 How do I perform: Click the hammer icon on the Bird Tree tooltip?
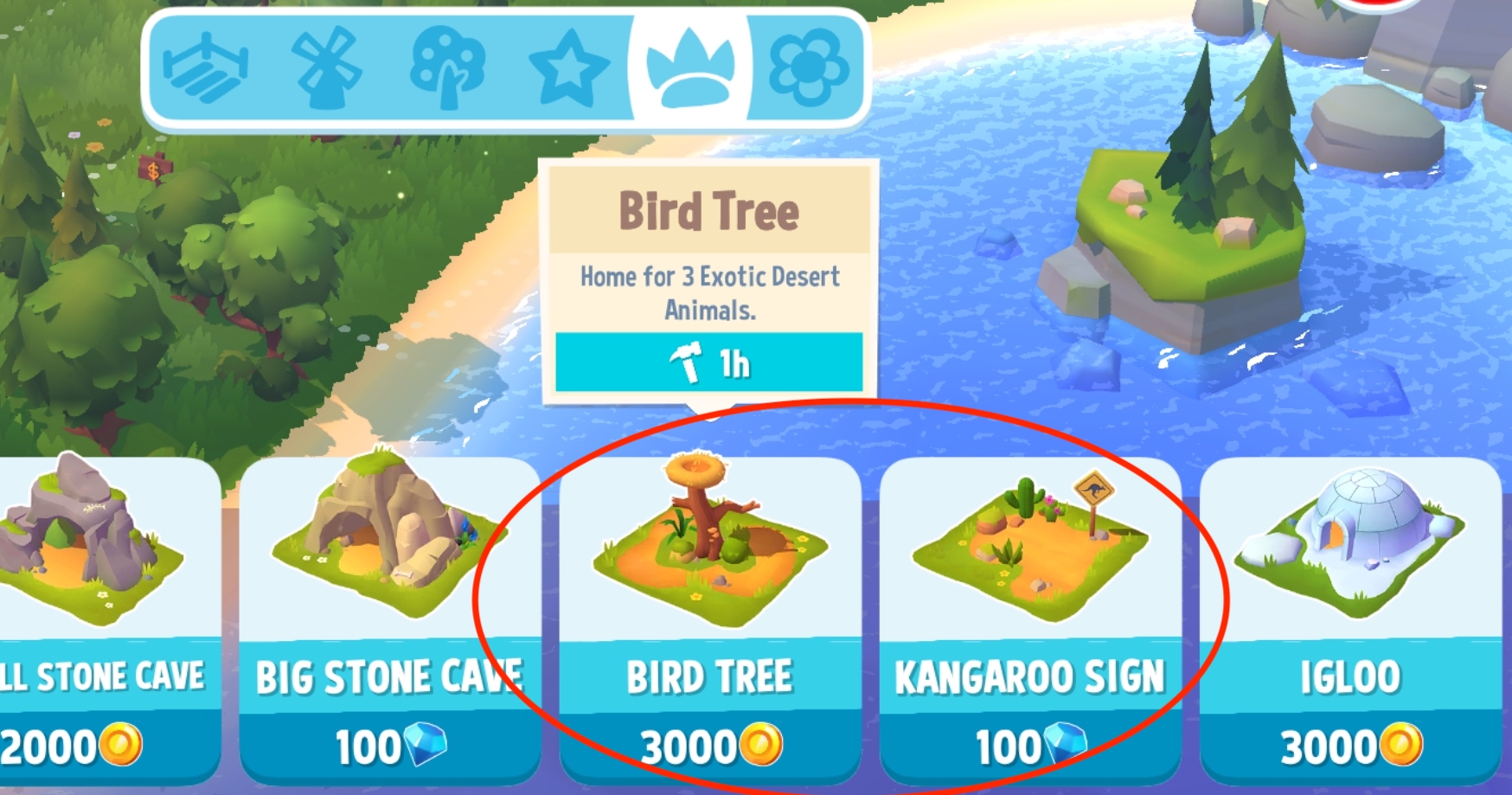pos(688,363)
